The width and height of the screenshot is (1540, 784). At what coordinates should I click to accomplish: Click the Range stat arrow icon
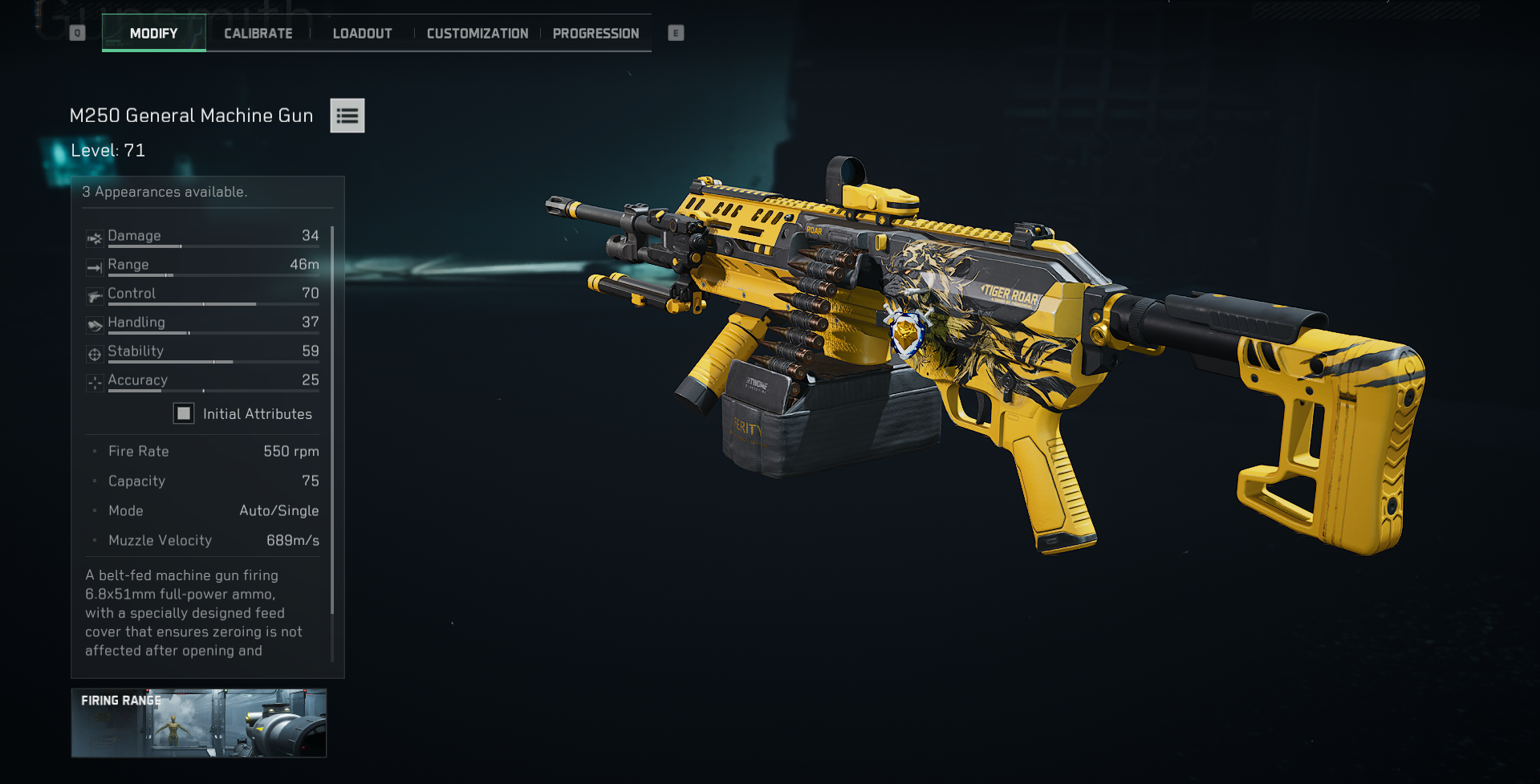pos(94,267)
